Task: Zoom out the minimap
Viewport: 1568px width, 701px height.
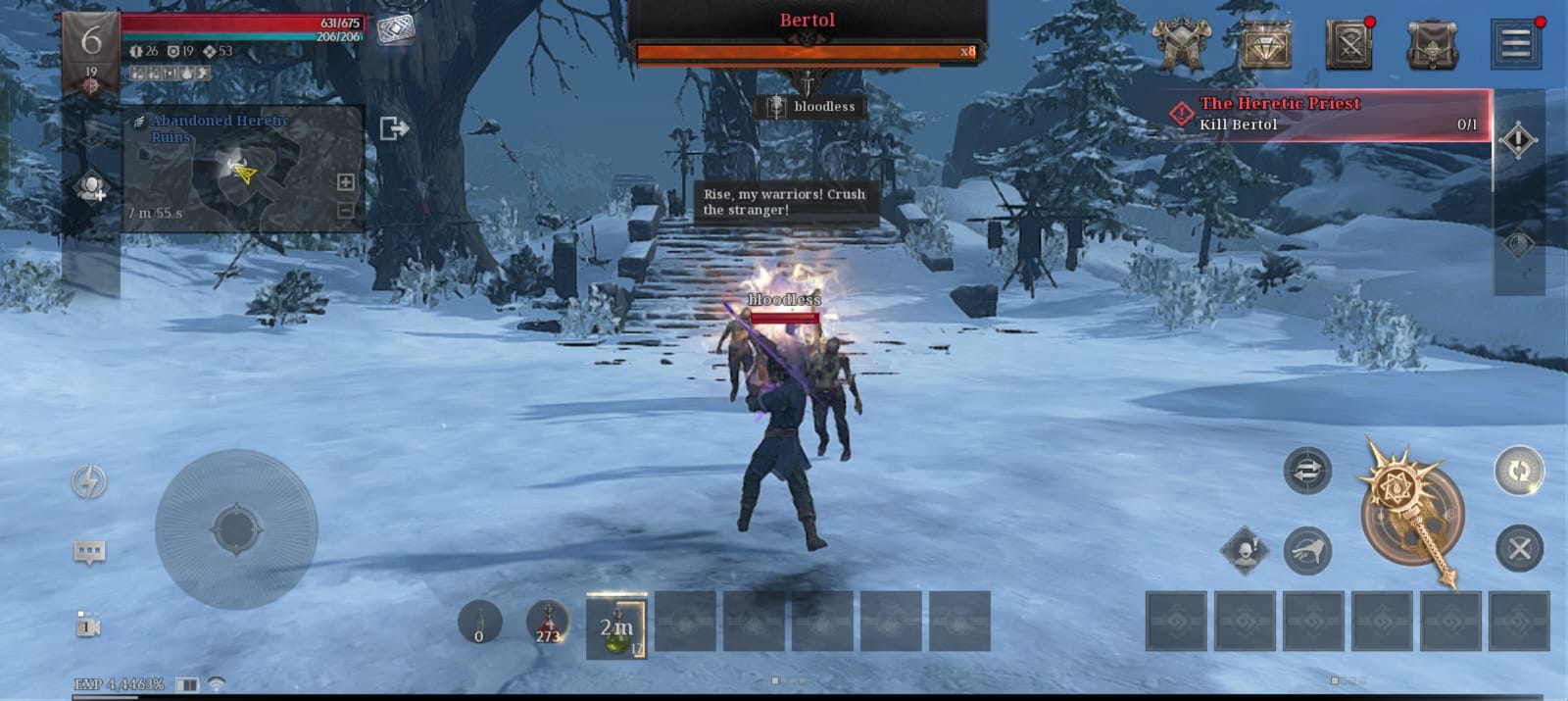Action: point(345,210)
